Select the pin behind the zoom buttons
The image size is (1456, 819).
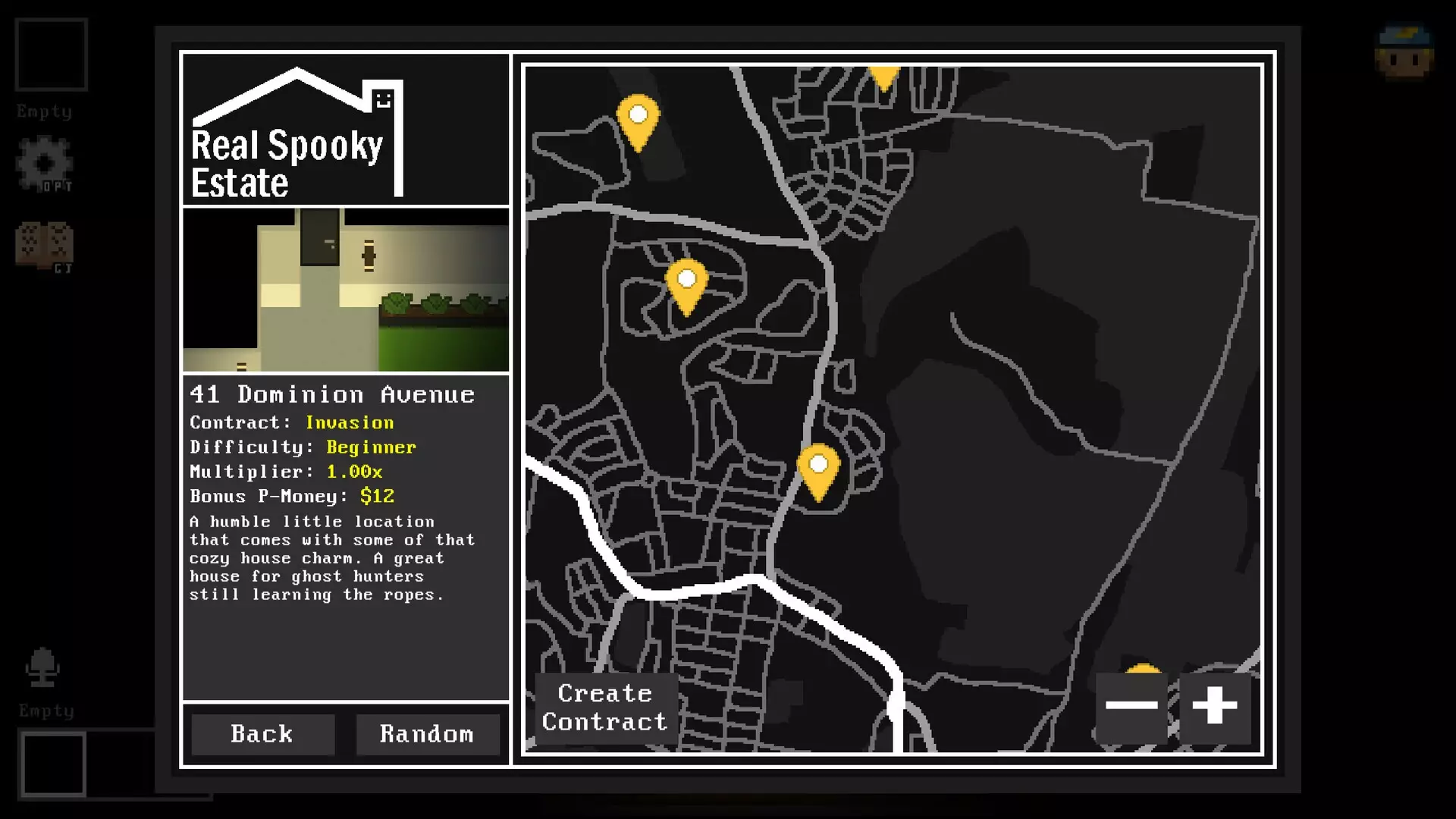click(x=1143, y=668)
